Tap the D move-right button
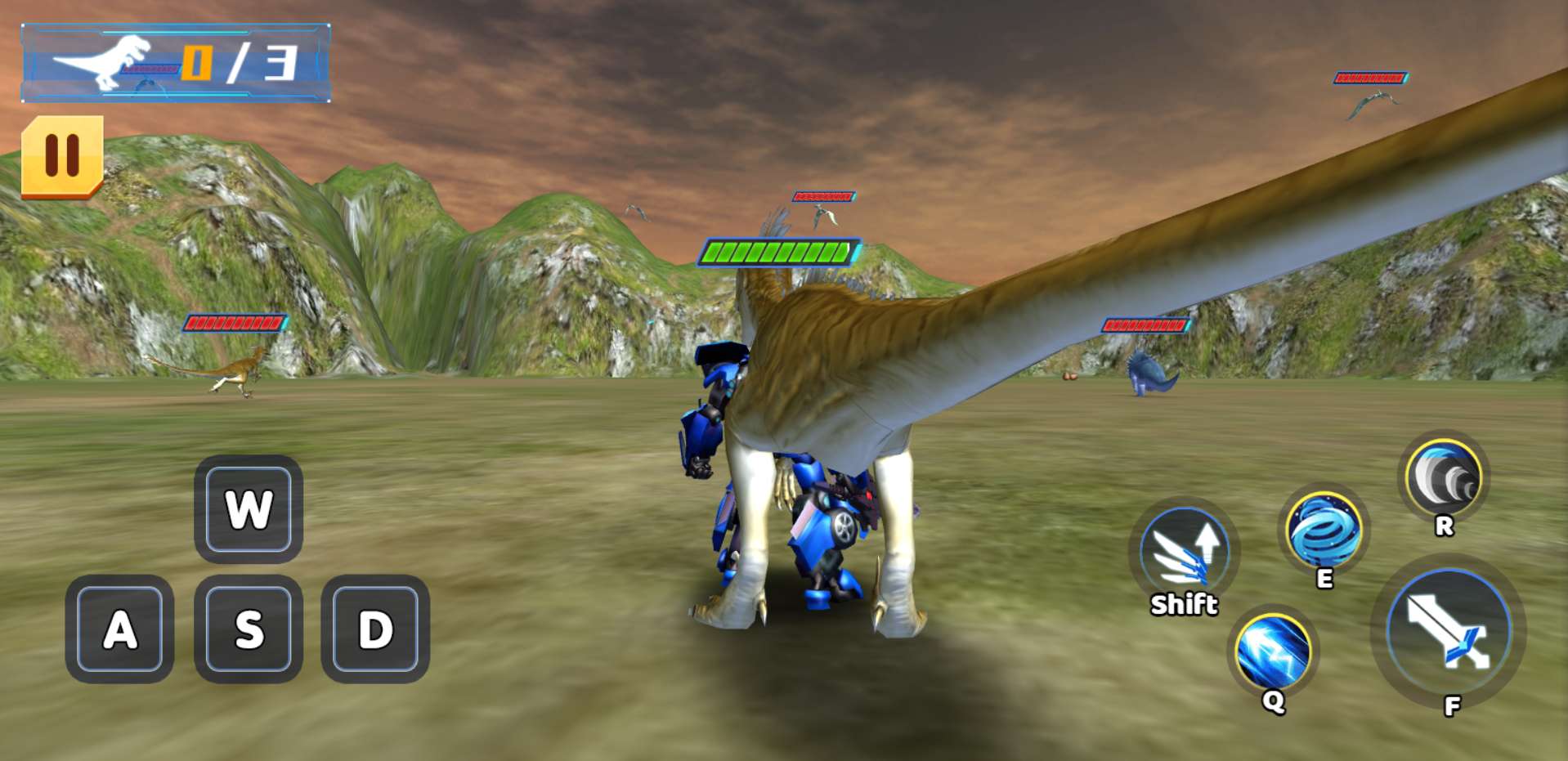 [x=375, y=629]
